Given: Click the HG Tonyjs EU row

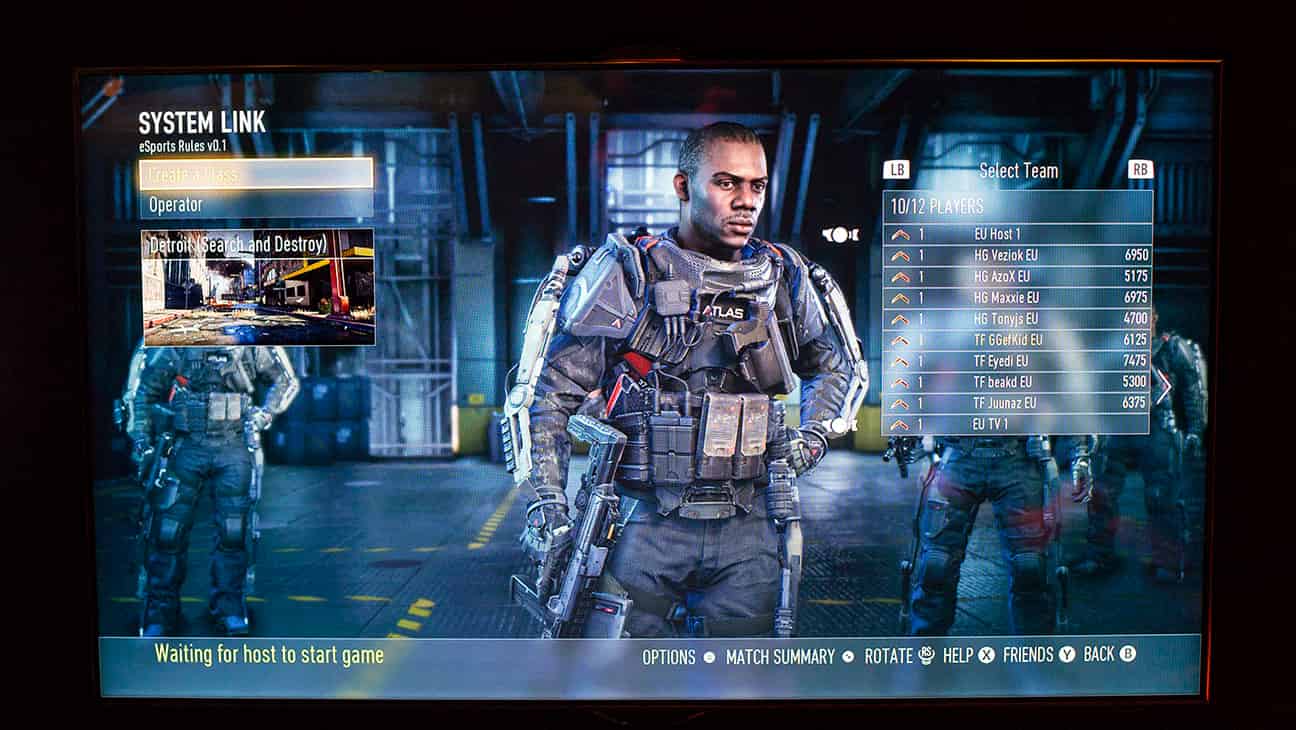Looking at the screenshot, I should pos(1017,319).
